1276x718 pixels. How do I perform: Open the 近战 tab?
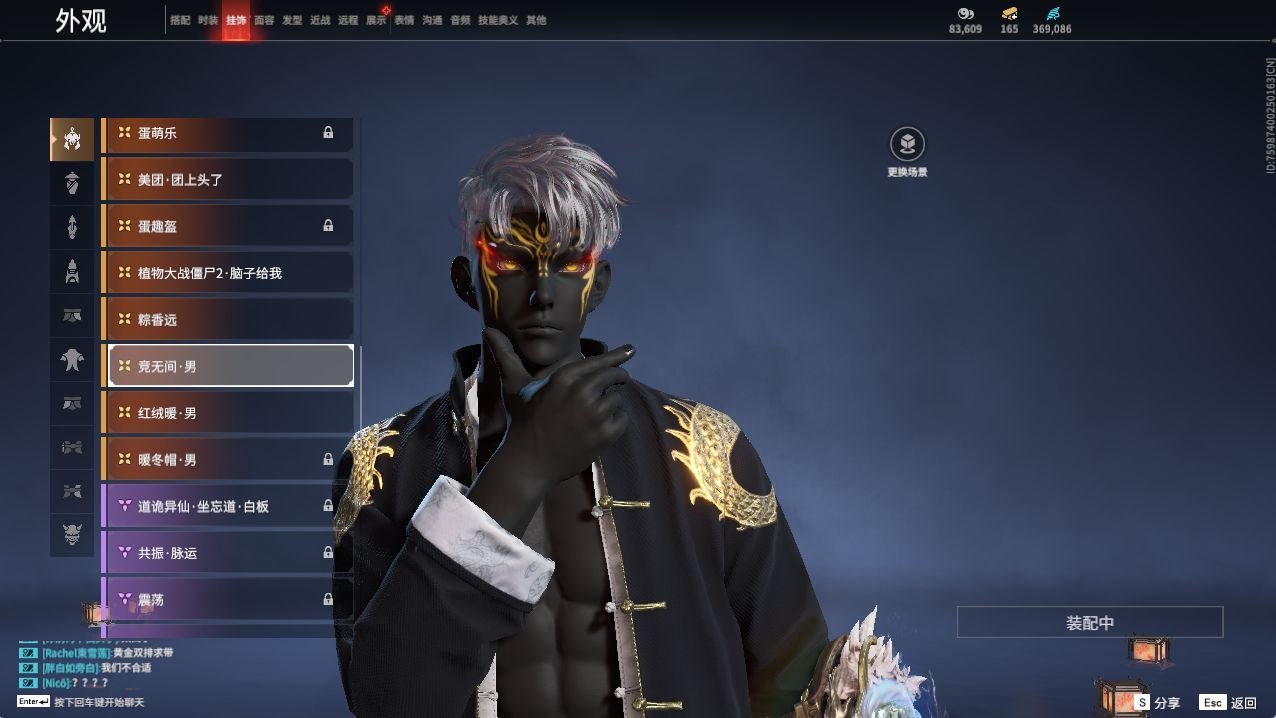point(320,20)
